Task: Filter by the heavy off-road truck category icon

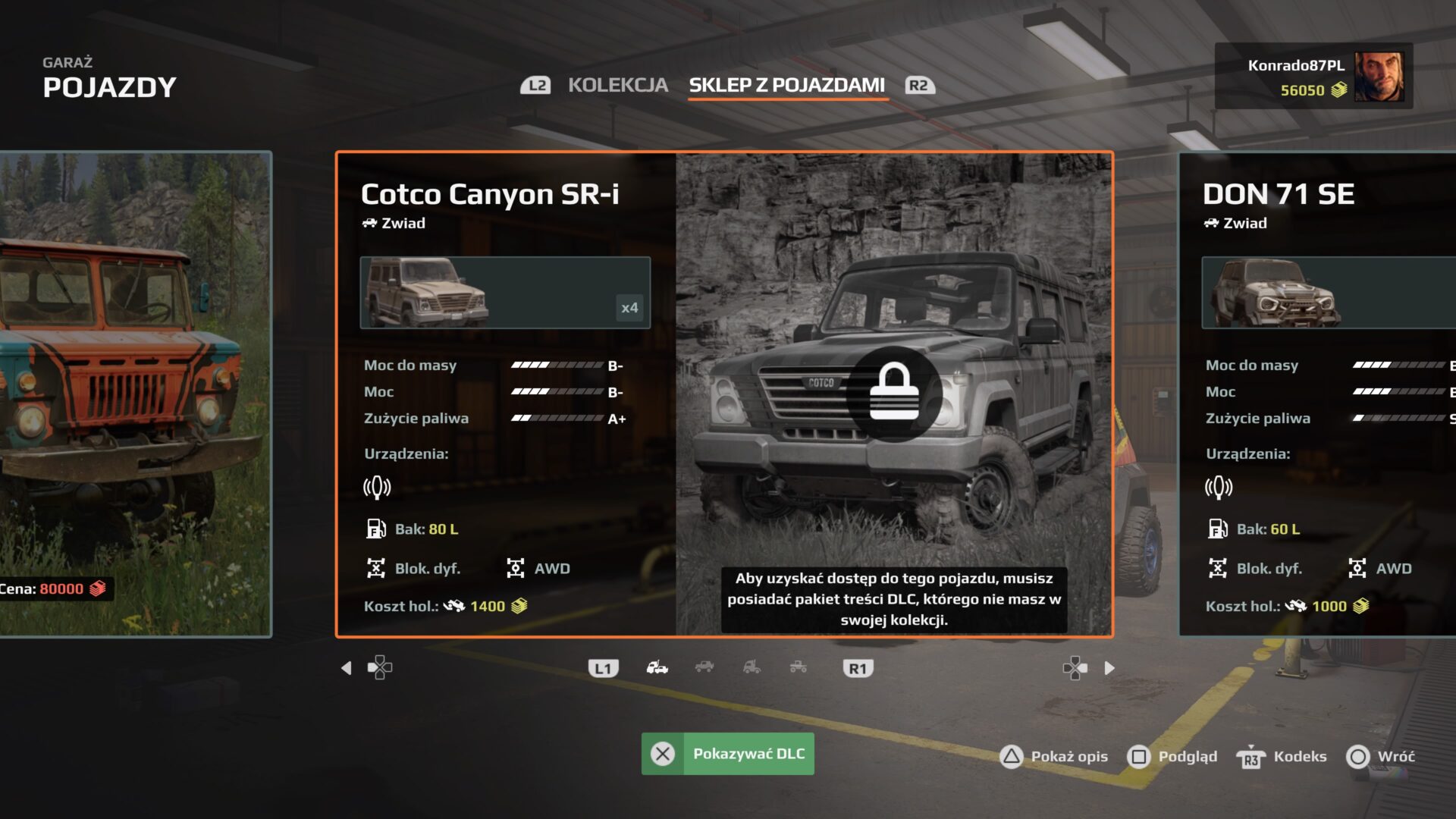Action: point(799,667)
